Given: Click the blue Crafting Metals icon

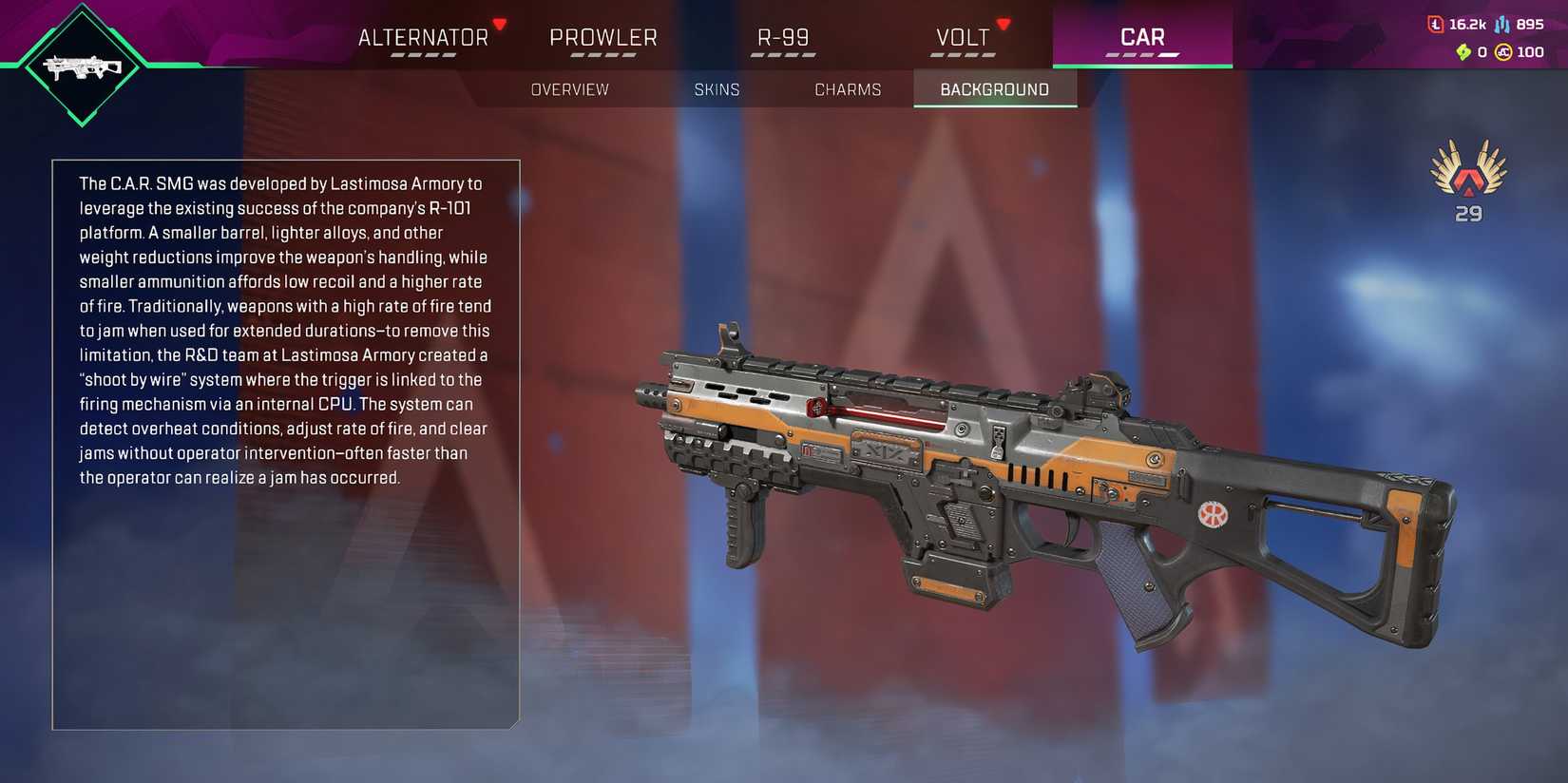Looking at the screenshot, I should pos(1501,24).
